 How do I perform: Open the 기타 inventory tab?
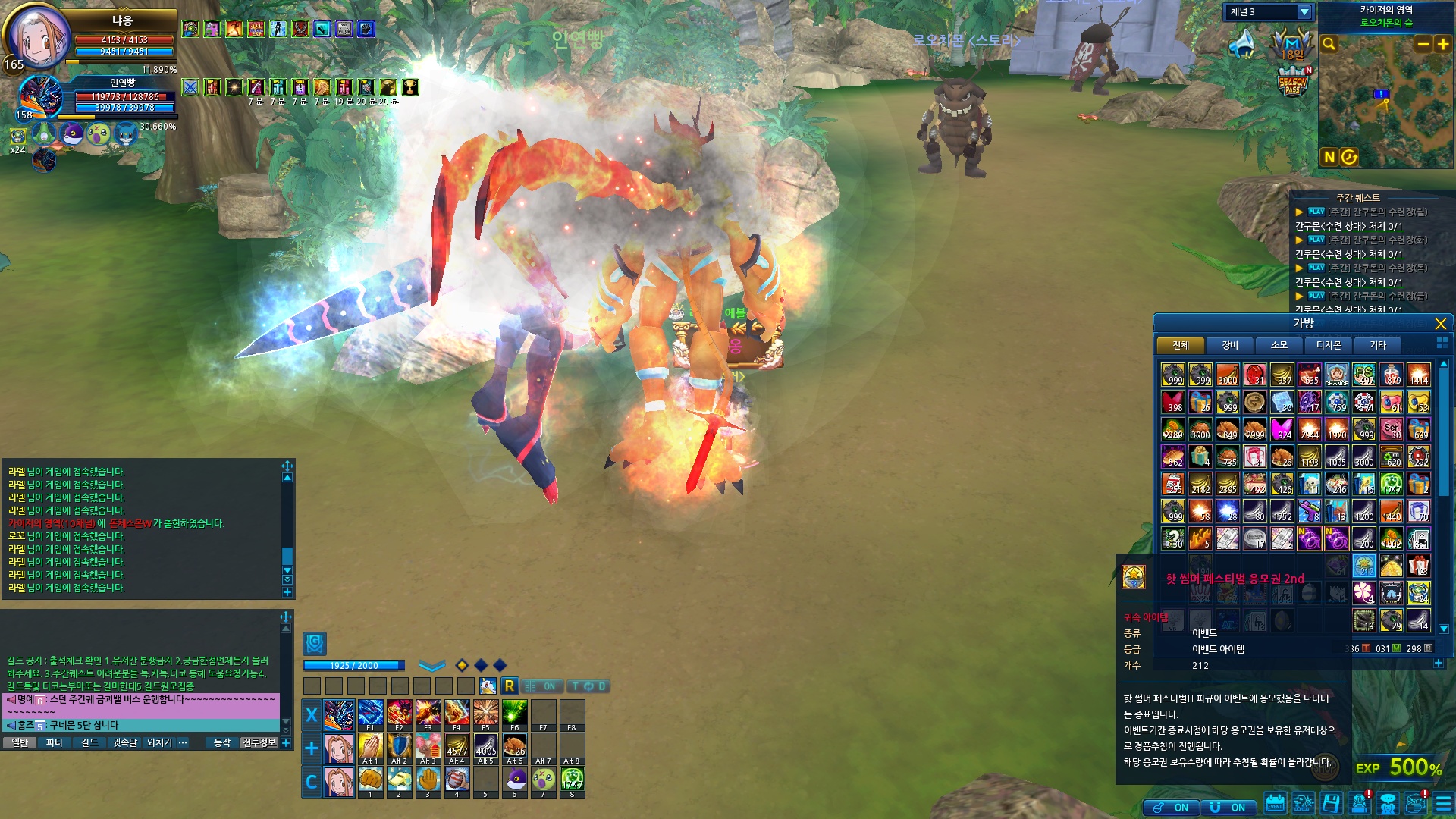click(1377, 346)
